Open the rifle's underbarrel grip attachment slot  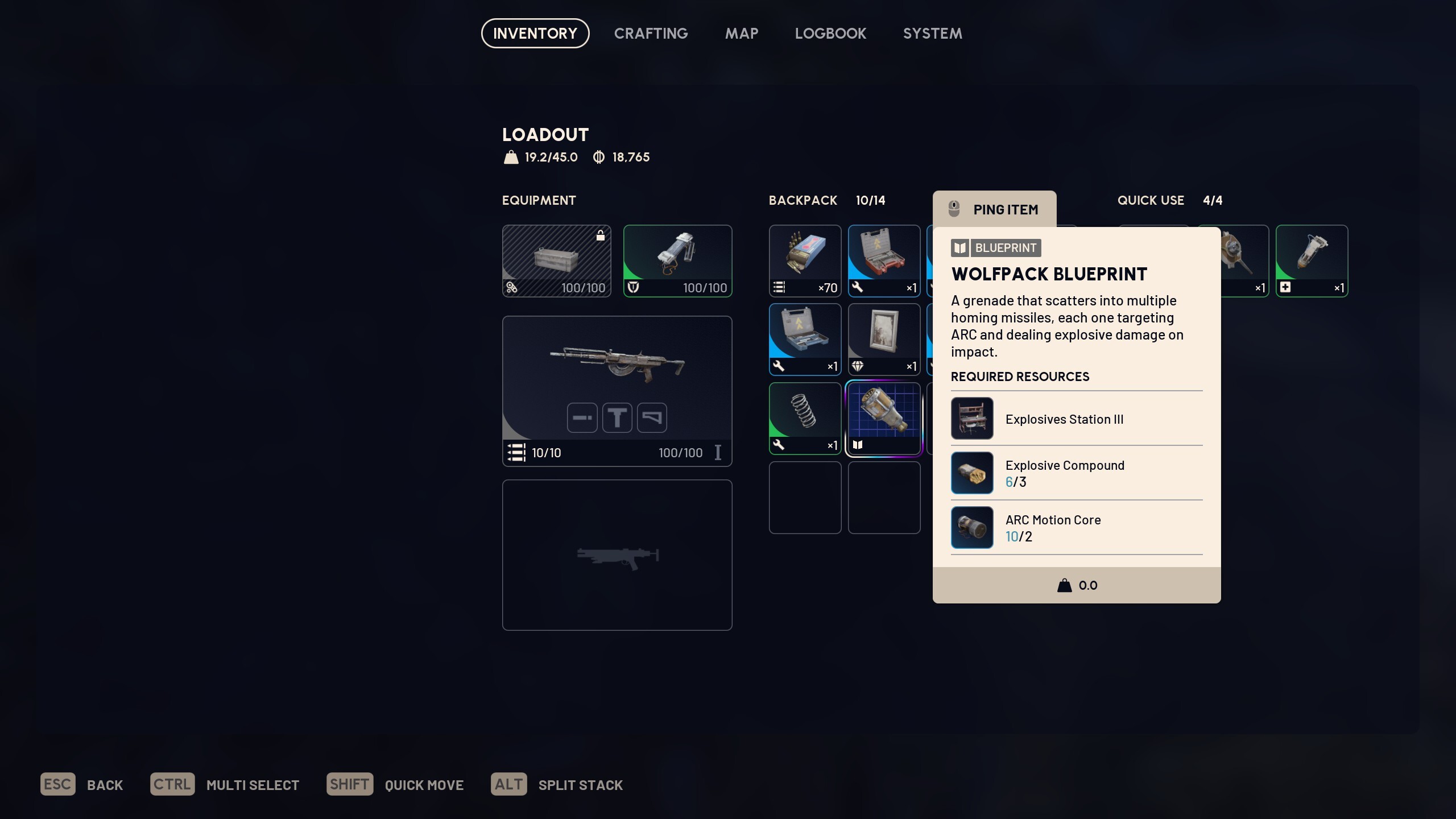617,417
